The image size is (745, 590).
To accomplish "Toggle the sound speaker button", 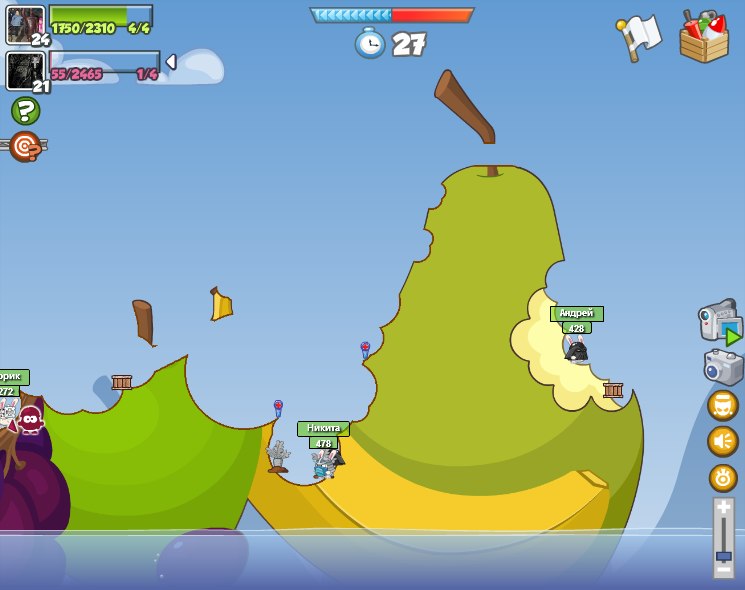I will tap(723, 441).
